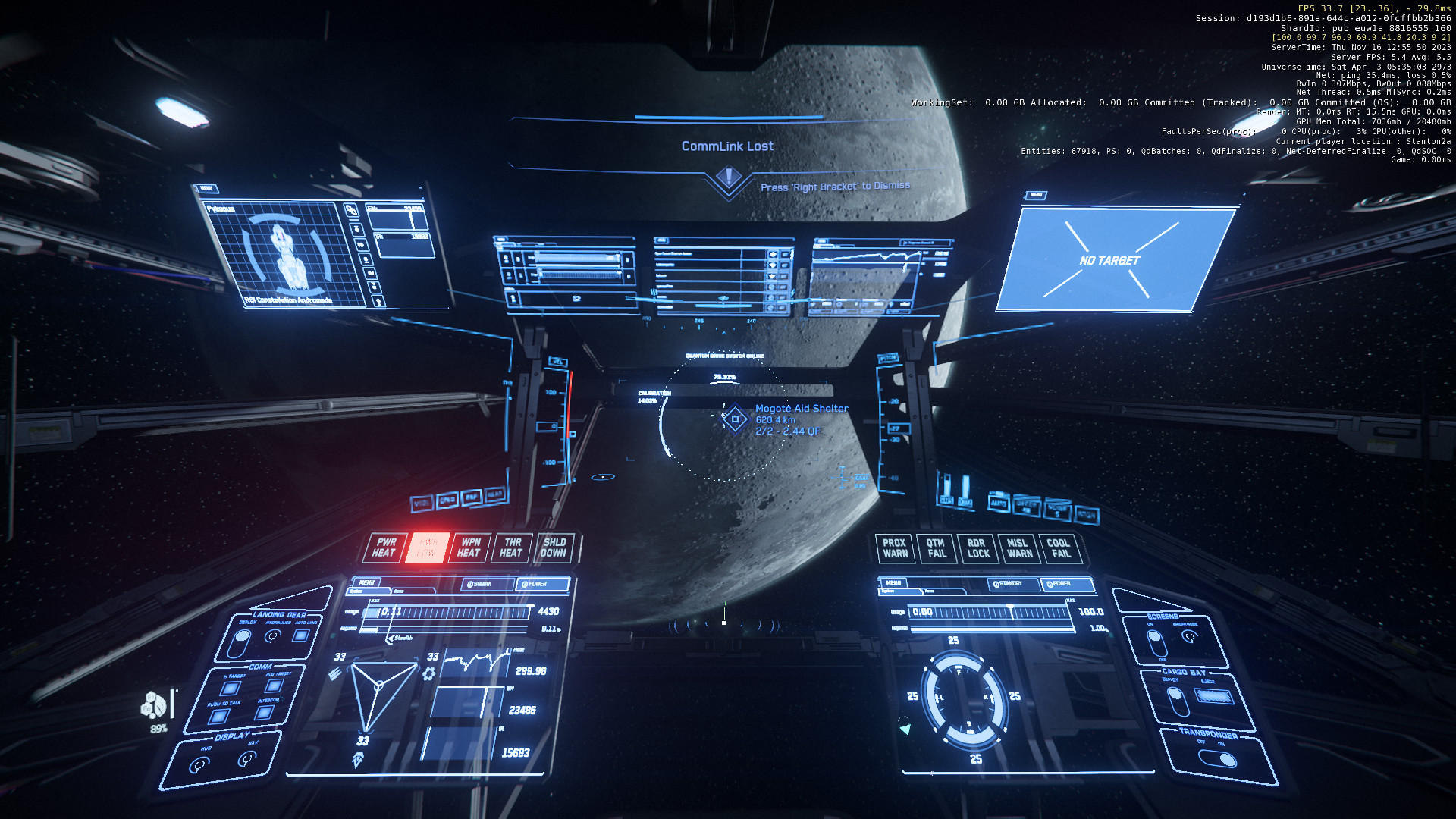Open MENU on the left power display
Viewport: 1456px width, 819px height.
point(367,582)
